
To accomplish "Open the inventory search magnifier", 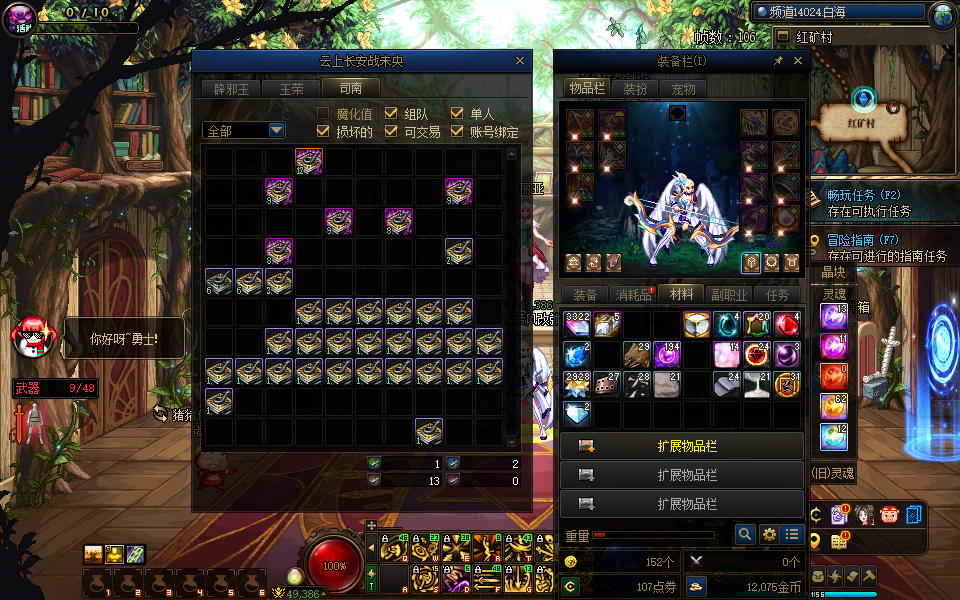I will [x=744, y=535].
